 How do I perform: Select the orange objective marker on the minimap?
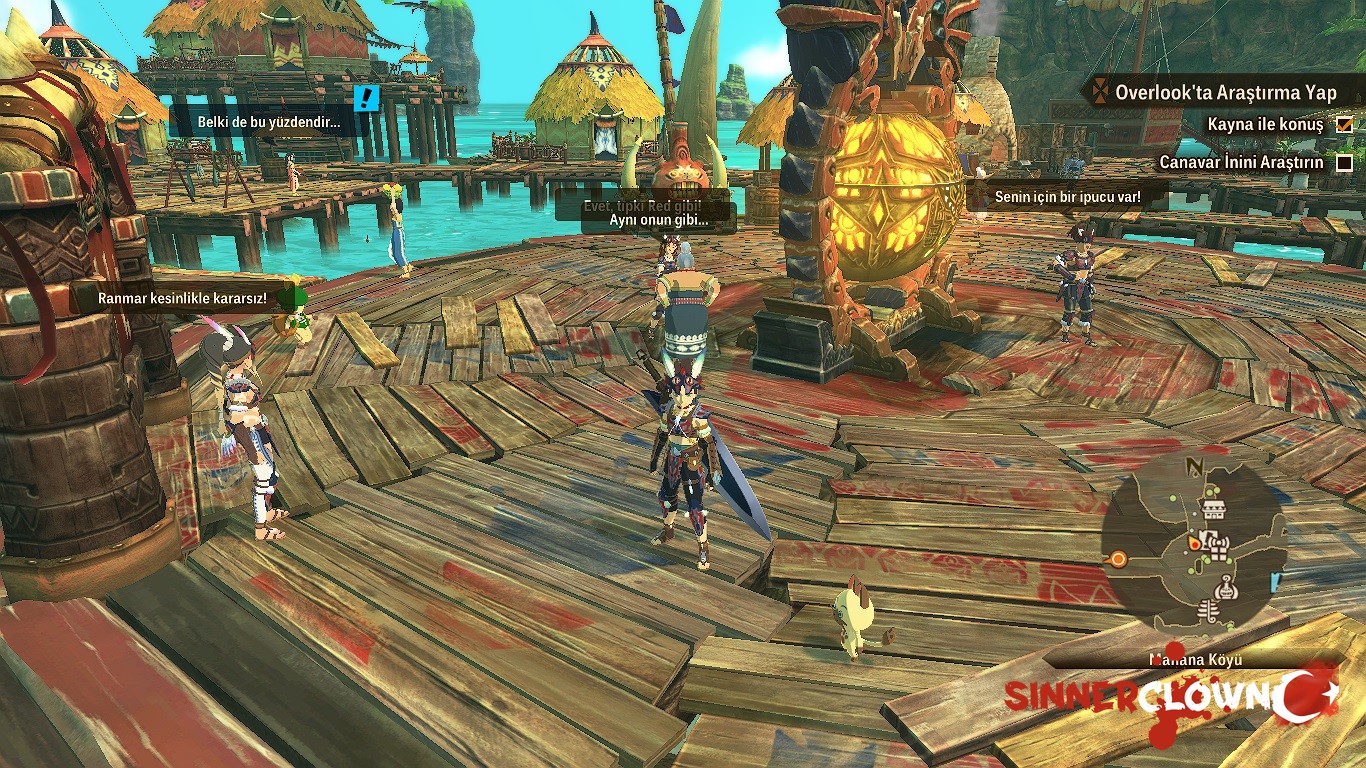coord(1119,559)
